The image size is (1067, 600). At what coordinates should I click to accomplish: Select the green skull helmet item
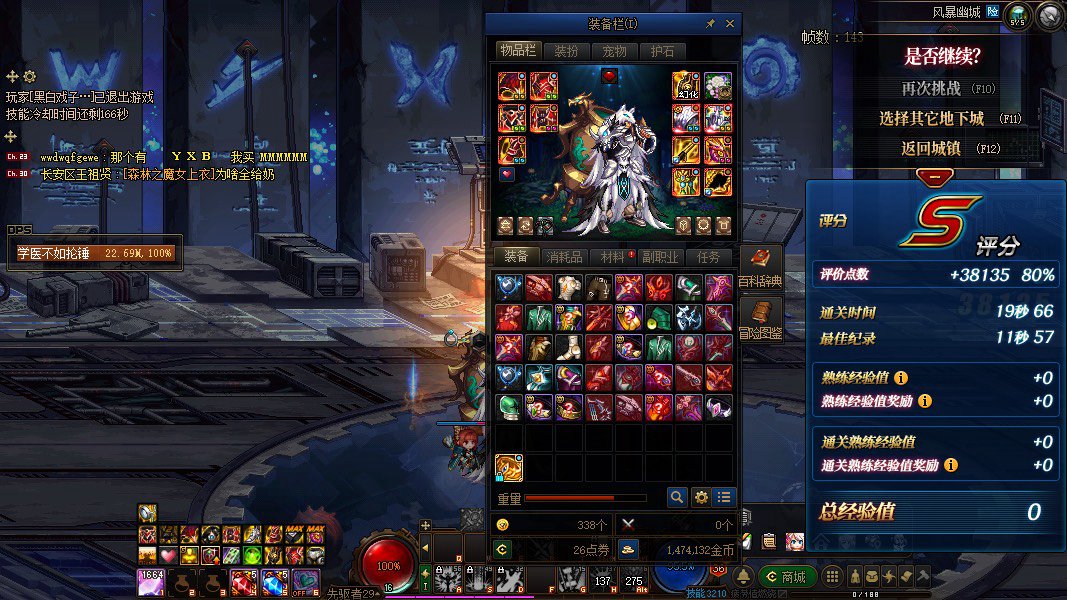[x=508, y=407]
